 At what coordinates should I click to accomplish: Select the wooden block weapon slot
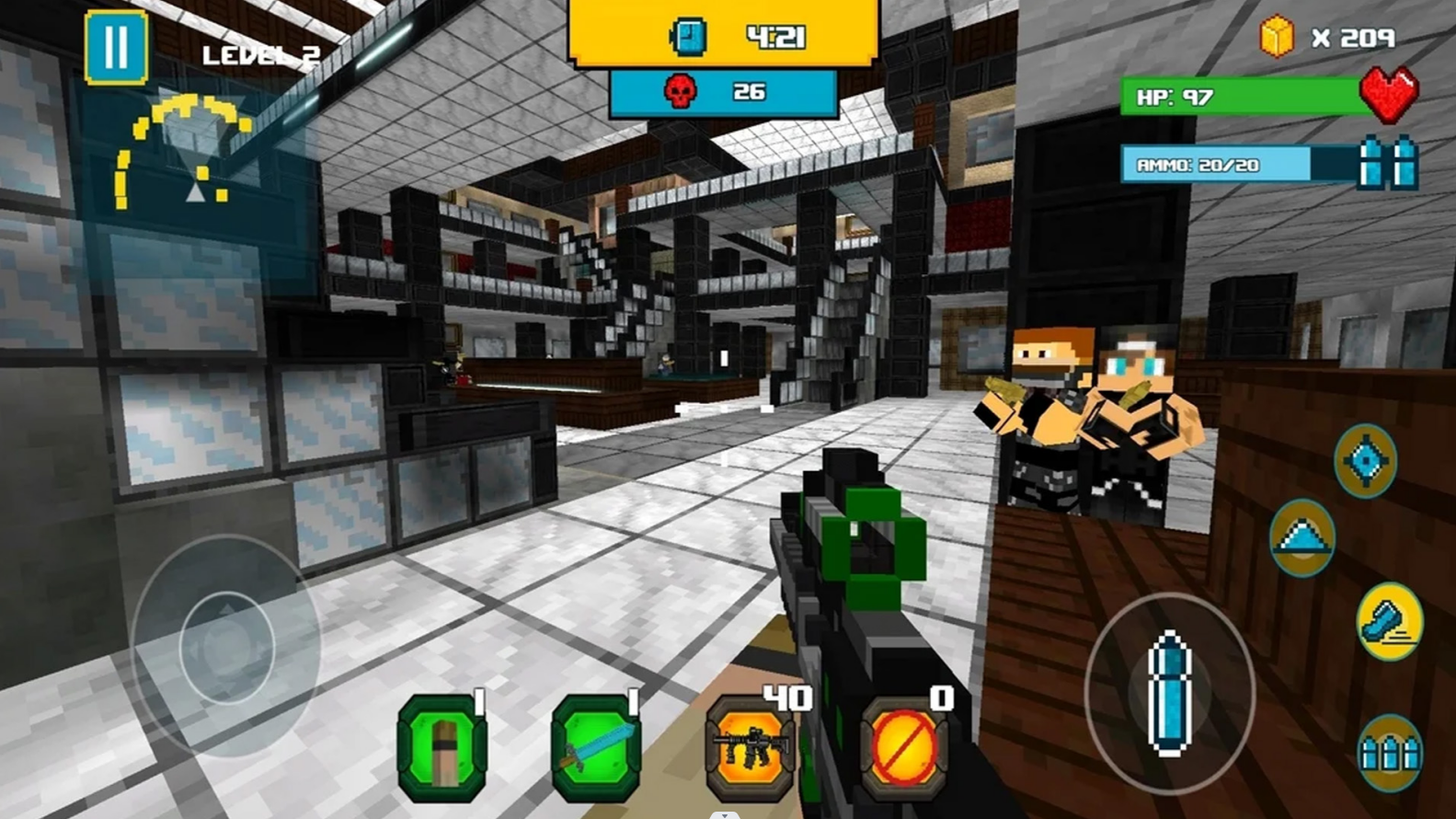click(x=442, y=747)
